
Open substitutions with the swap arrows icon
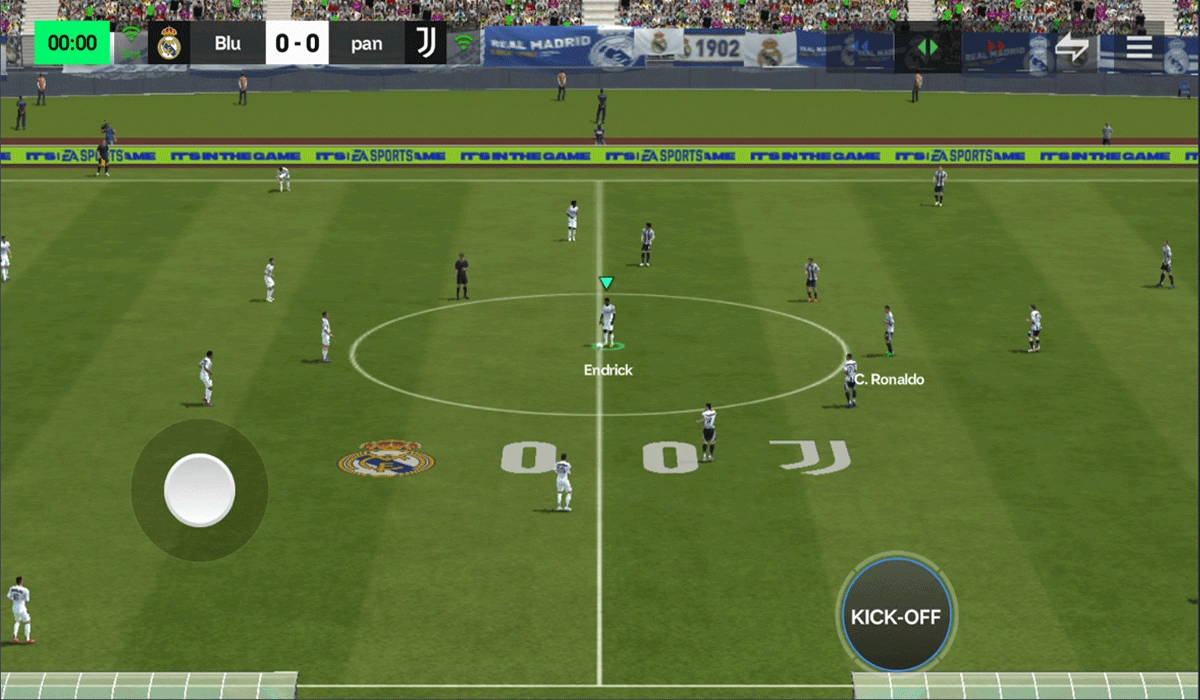(x=1071, y=47)
